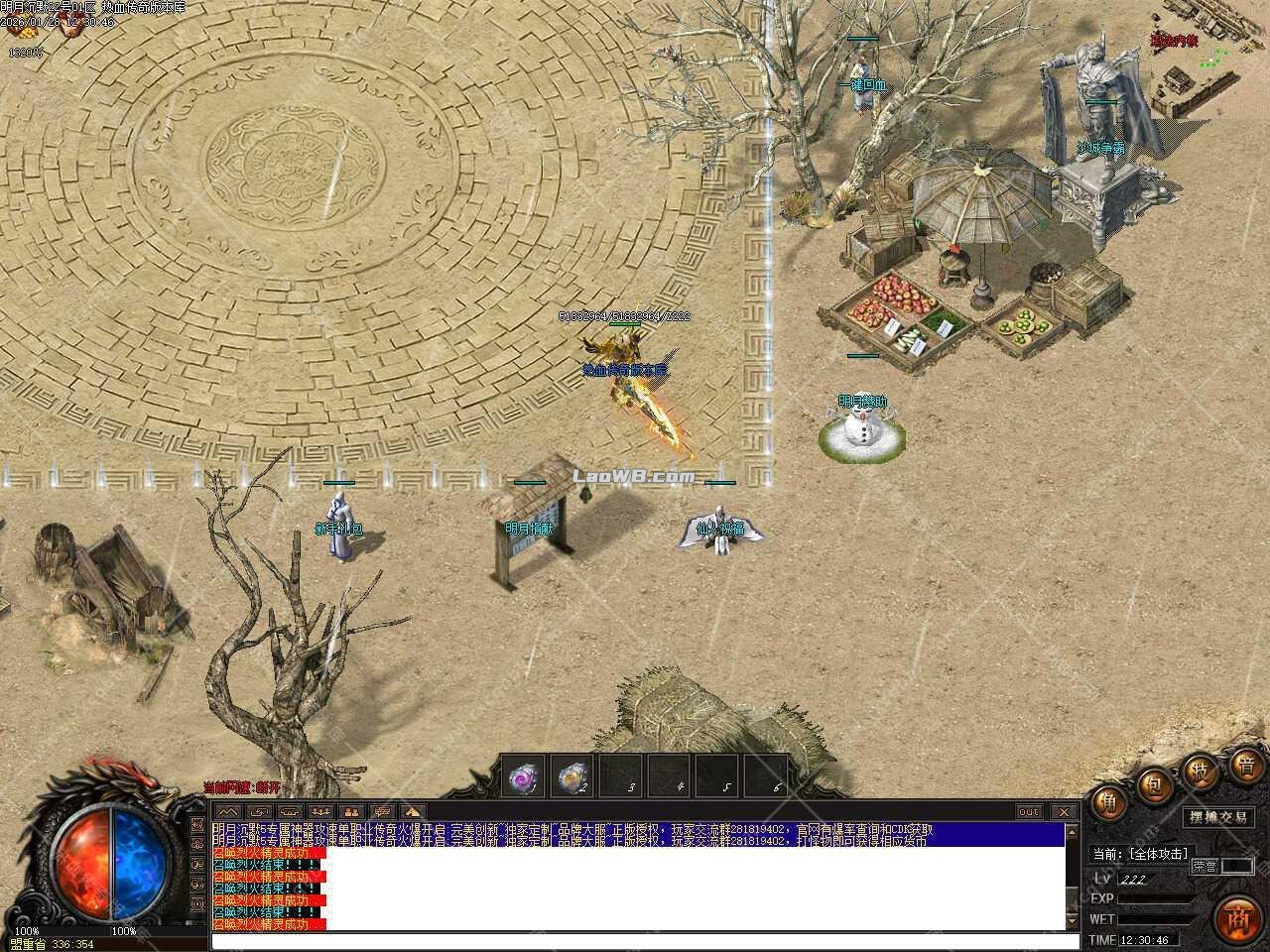Click the speech-bubble chat log icon
Image resolution: width=1270 pixels, height=952 pixels.
point(382,811)
